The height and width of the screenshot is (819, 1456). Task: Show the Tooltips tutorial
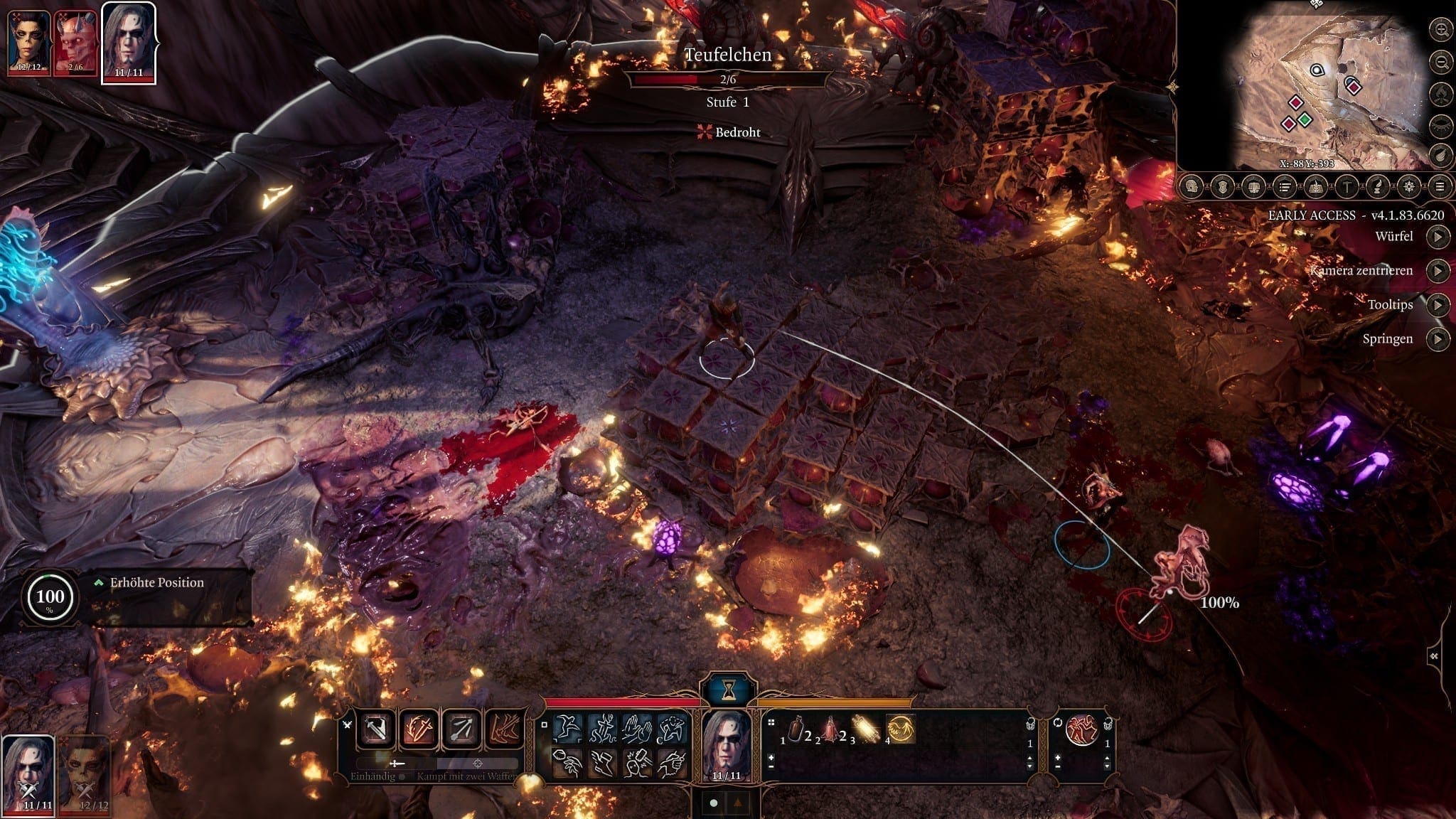1438,304
